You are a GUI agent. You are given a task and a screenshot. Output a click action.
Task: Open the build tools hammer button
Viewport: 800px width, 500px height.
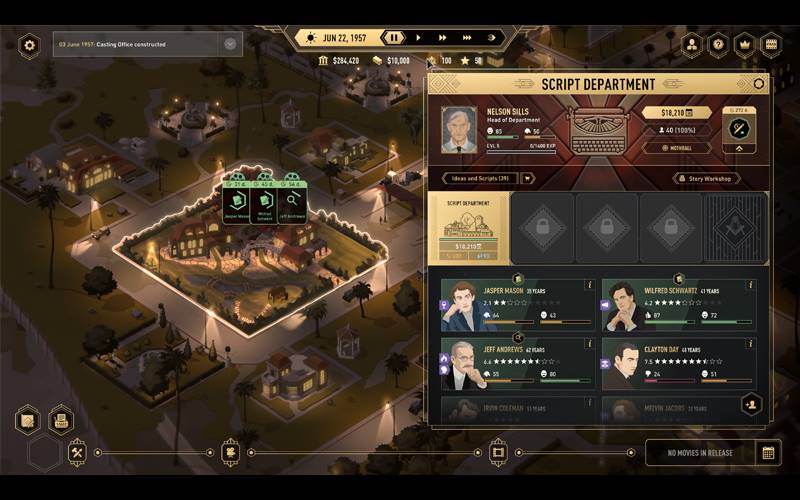(77, 453)
